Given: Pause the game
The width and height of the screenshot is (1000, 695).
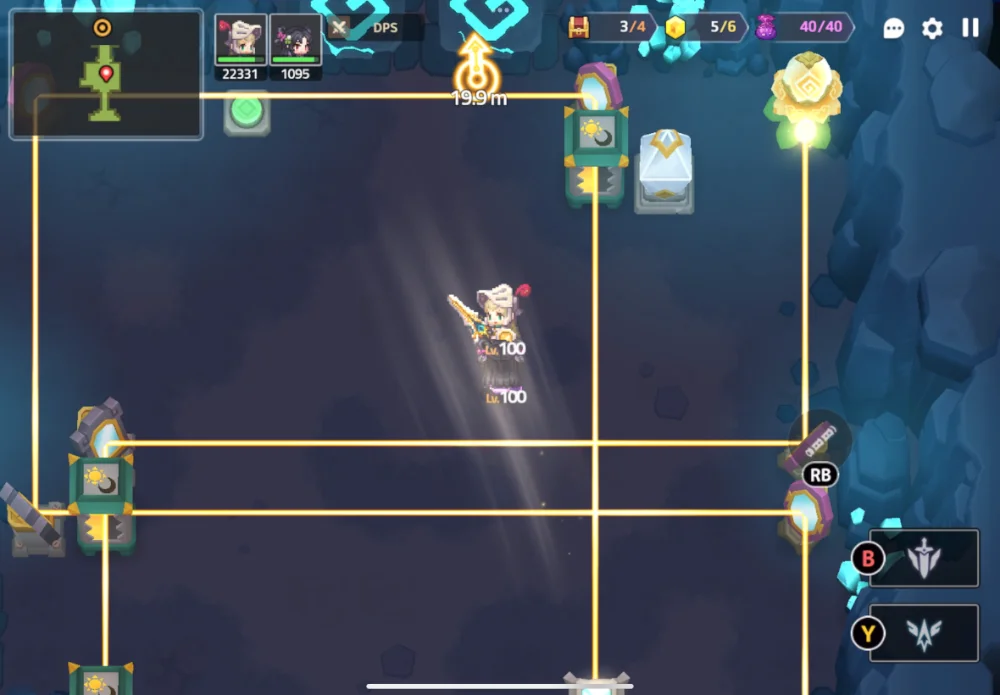Looking at the screenshot, I should click(x=970, y=28).
